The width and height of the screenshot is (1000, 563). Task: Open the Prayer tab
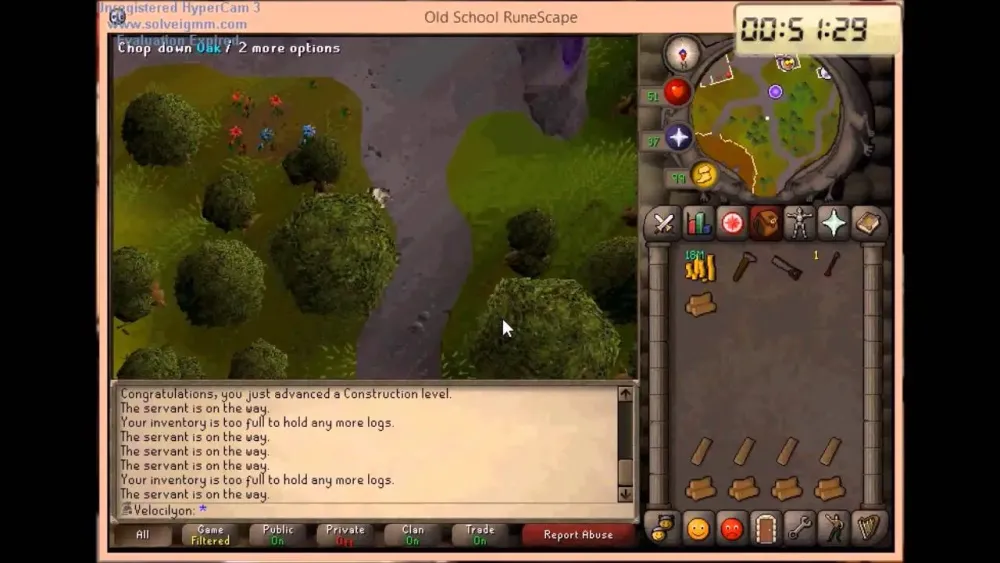(x=833, y=223)
